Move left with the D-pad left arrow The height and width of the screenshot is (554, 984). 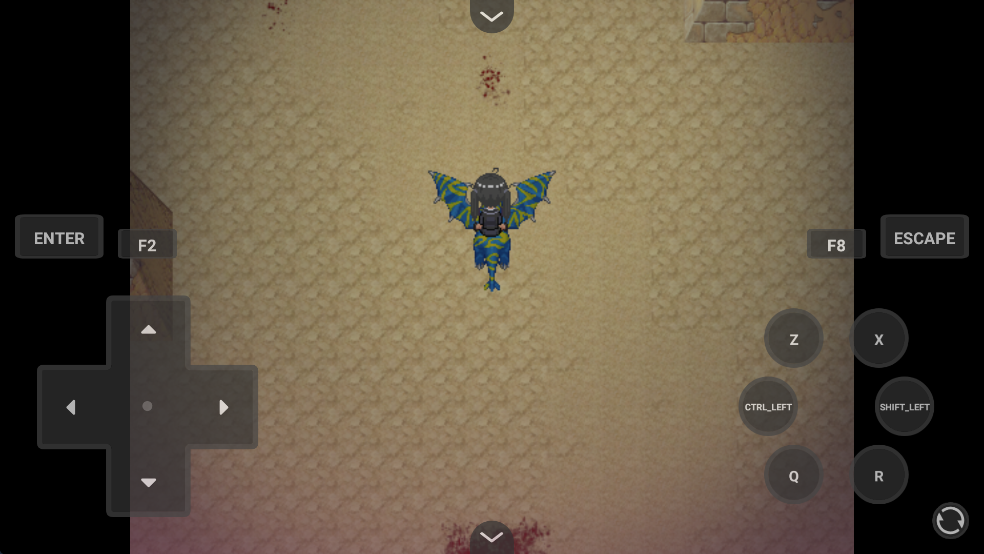tap(71, 407)
